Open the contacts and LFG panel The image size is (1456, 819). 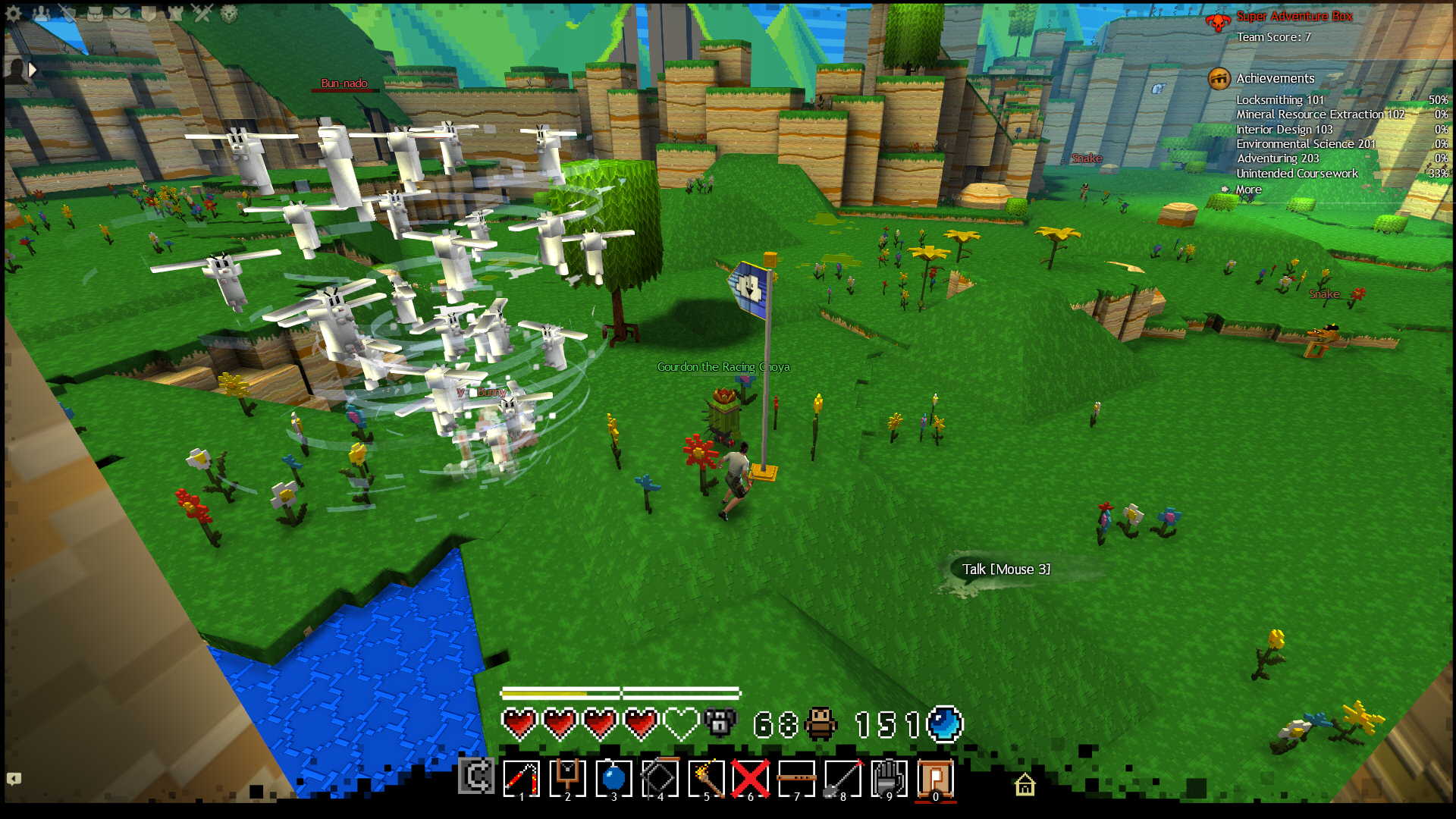41,13
